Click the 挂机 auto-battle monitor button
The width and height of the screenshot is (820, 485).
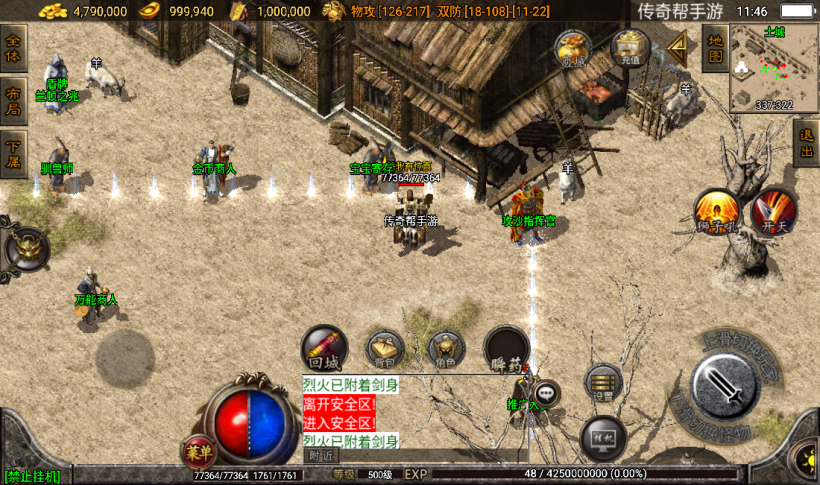click(603, 437)
